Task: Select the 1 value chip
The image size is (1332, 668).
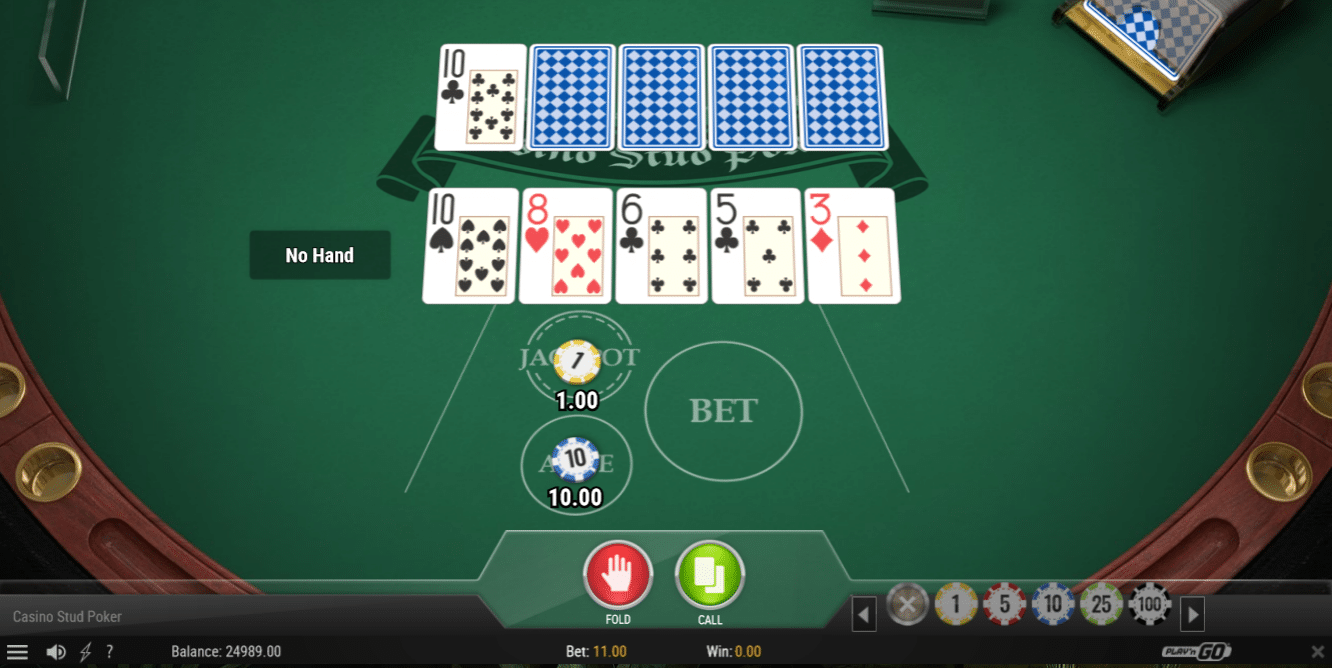Action: pyautogui.click(x=956, y=604)
